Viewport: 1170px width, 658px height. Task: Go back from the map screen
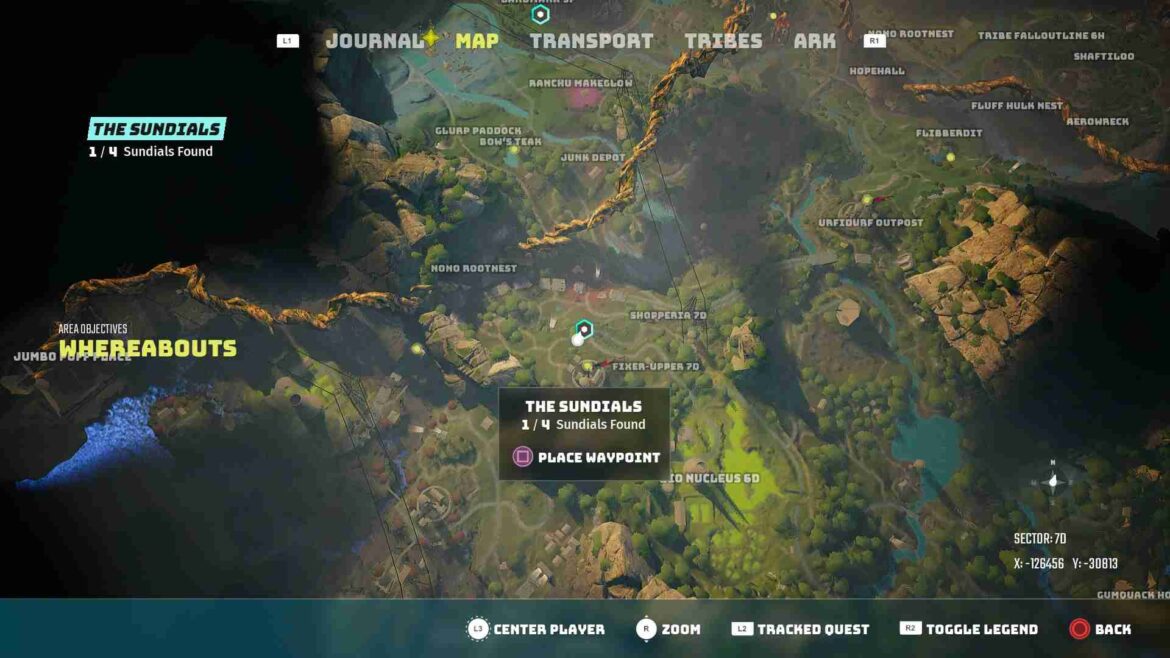(x=1112, y=629)
